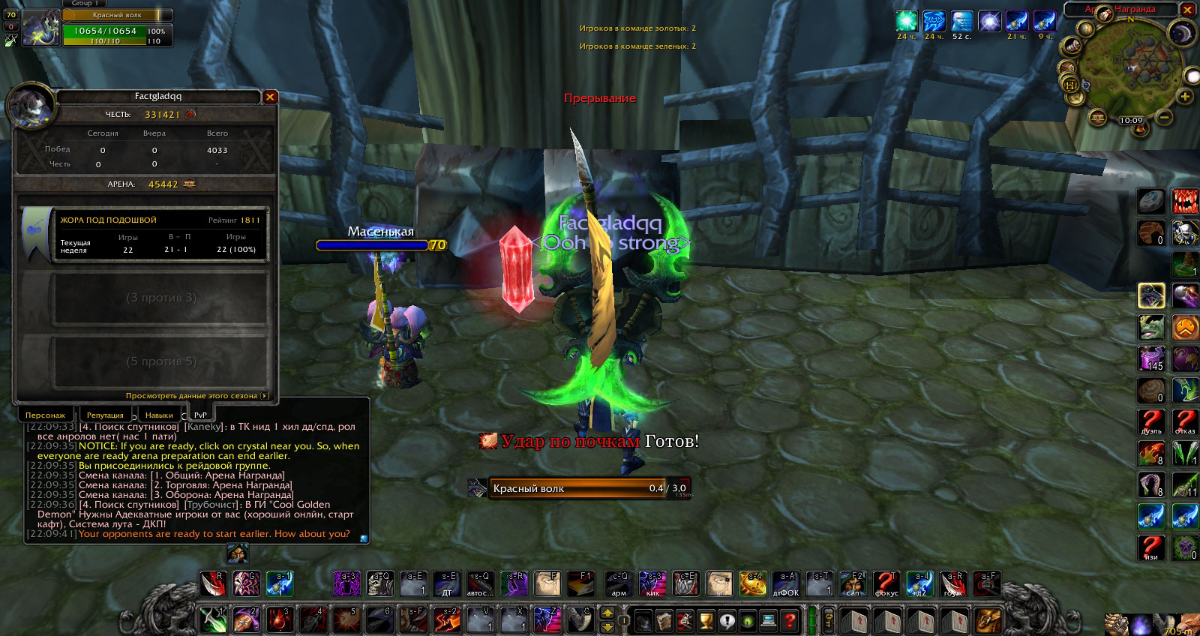The image size is (1200, 636).
Task: Select the ЖОРА ПОД ПОДОШВОЙ arena team row
Action: [x=144, y=234]
